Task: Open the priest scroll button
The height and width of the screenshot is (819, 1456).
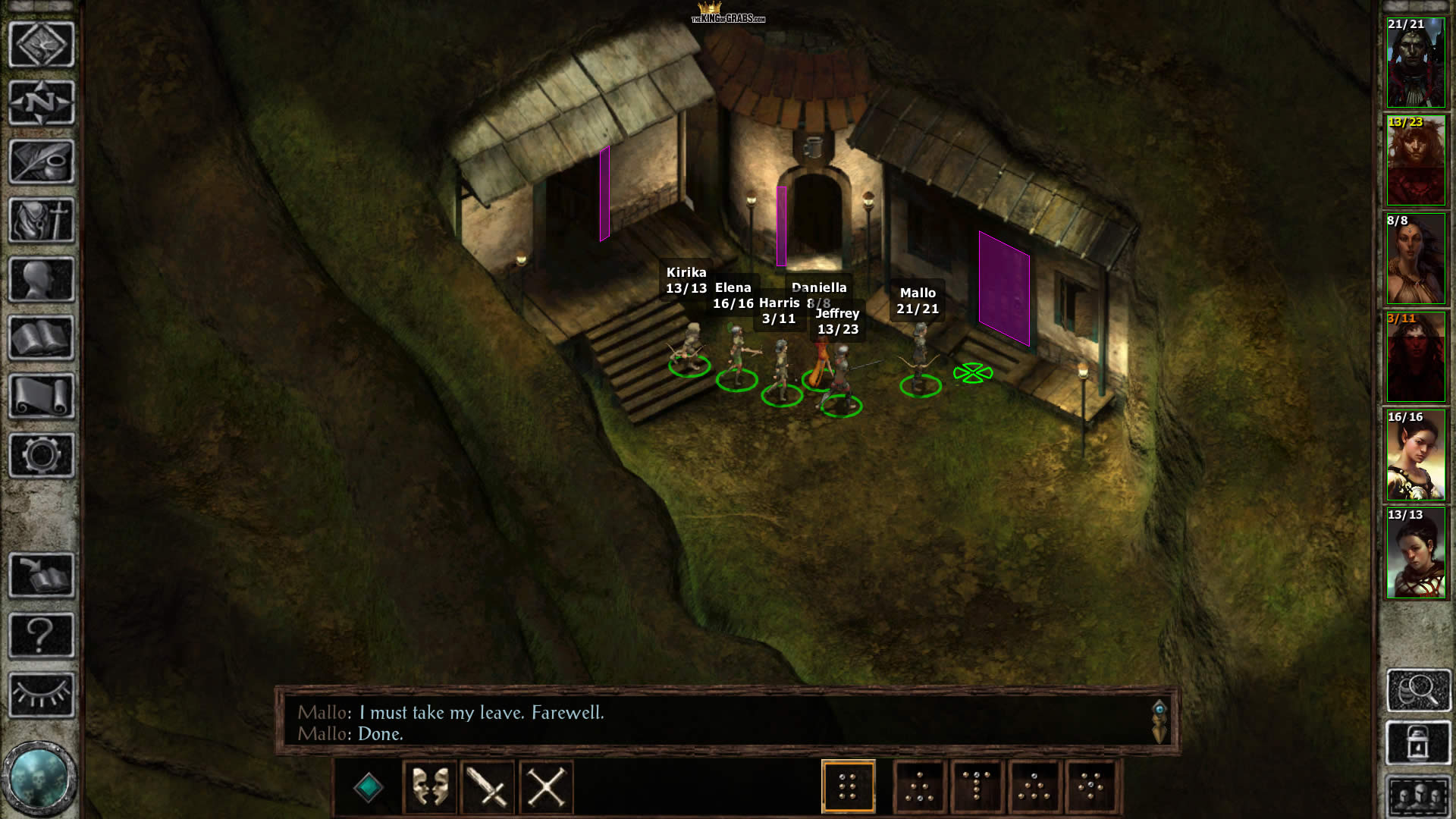Action: point(42,397)
